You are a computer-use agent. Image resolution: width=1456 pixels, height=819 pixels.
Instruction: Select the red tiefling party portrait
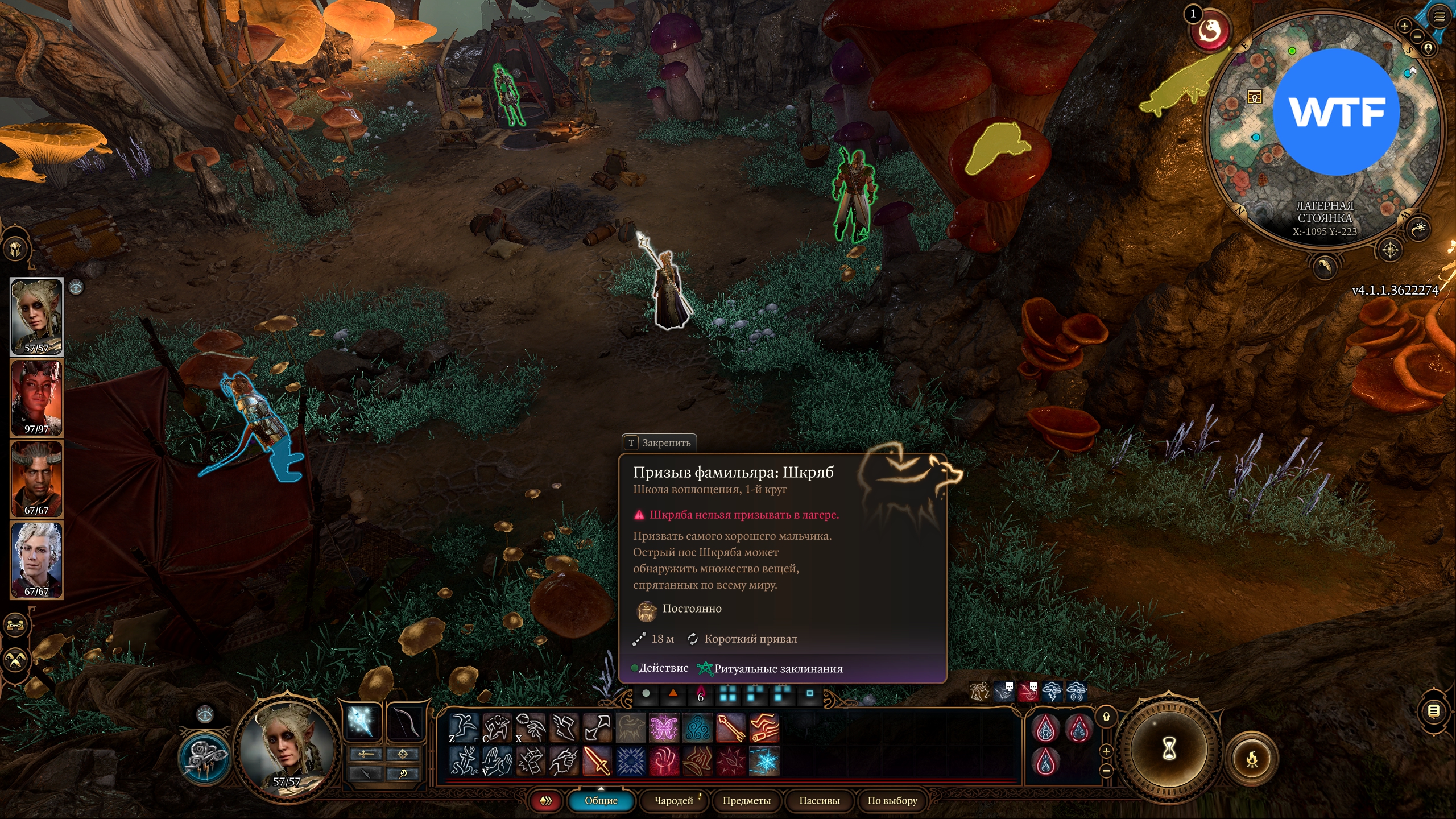[36, 397]
